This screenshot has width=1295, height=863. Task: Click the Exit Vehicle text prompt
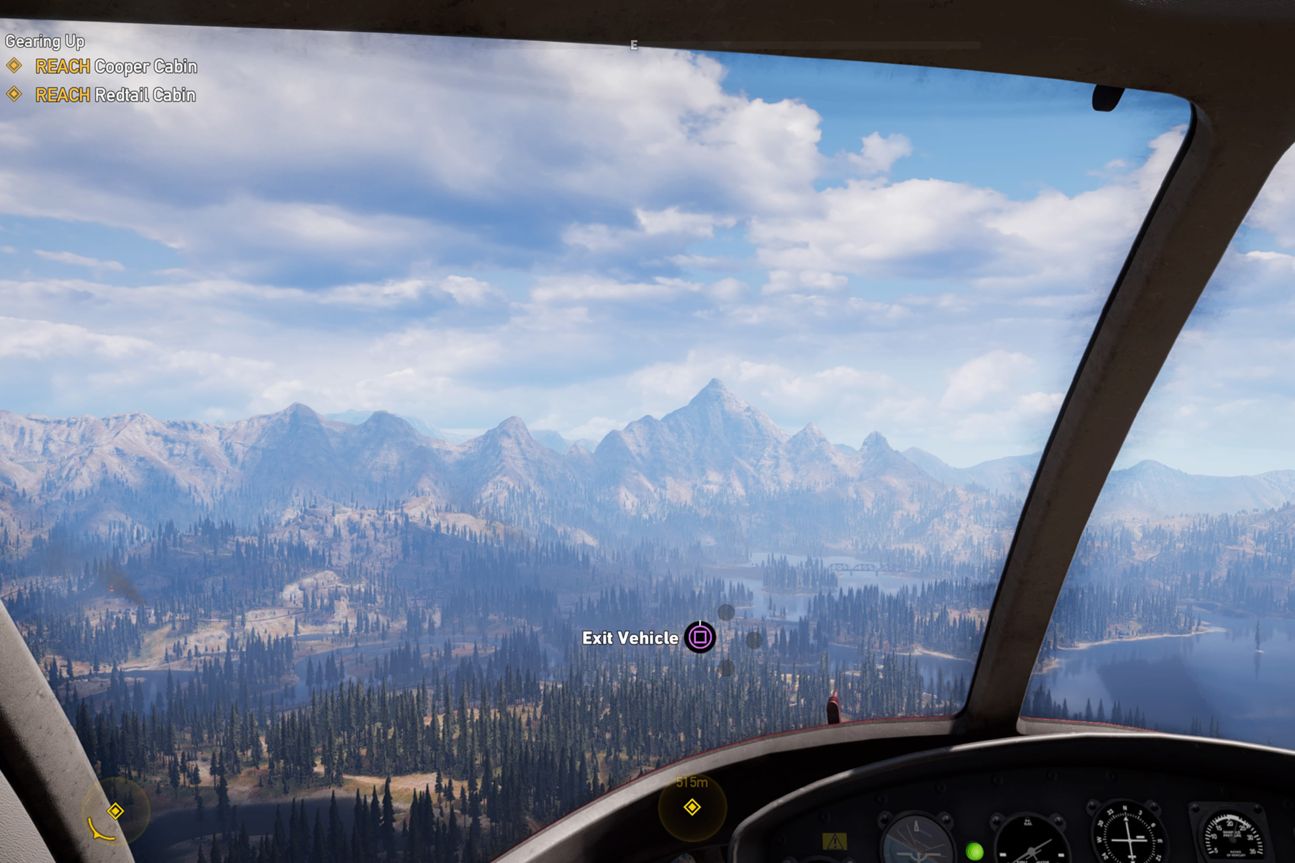pos(630,637)
